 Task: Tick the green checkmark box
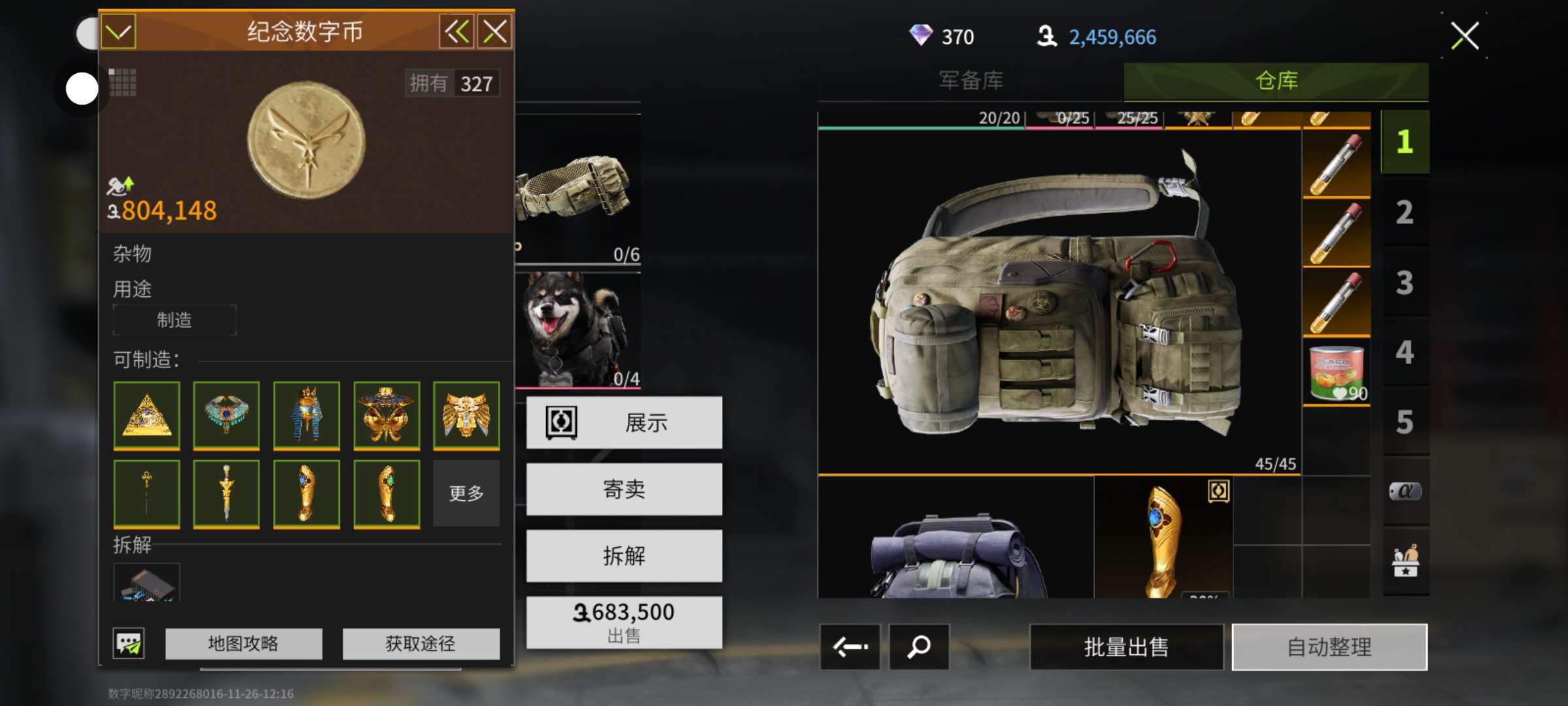(118, 31)
